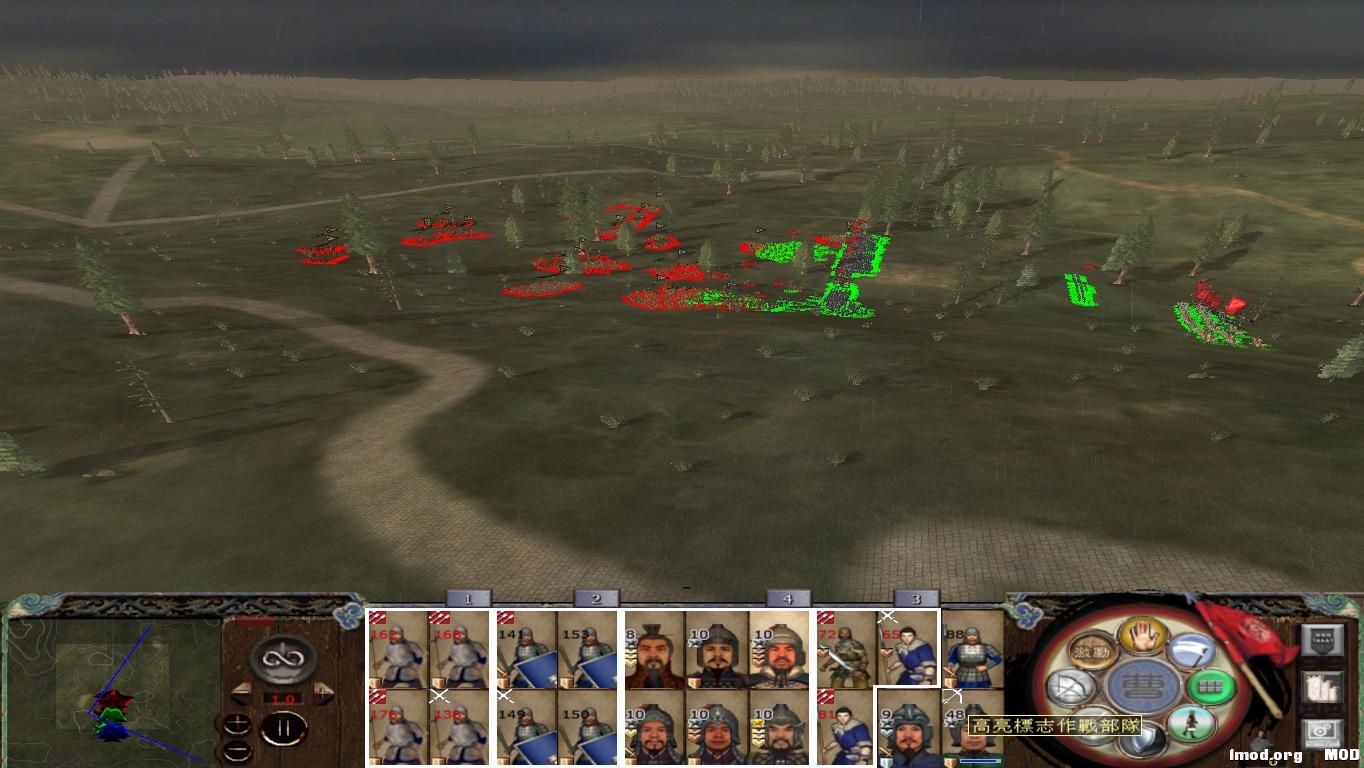Toggle fire-at-will with the crossed bow icon
The image size is (1364, 768).
(1070, 685)
